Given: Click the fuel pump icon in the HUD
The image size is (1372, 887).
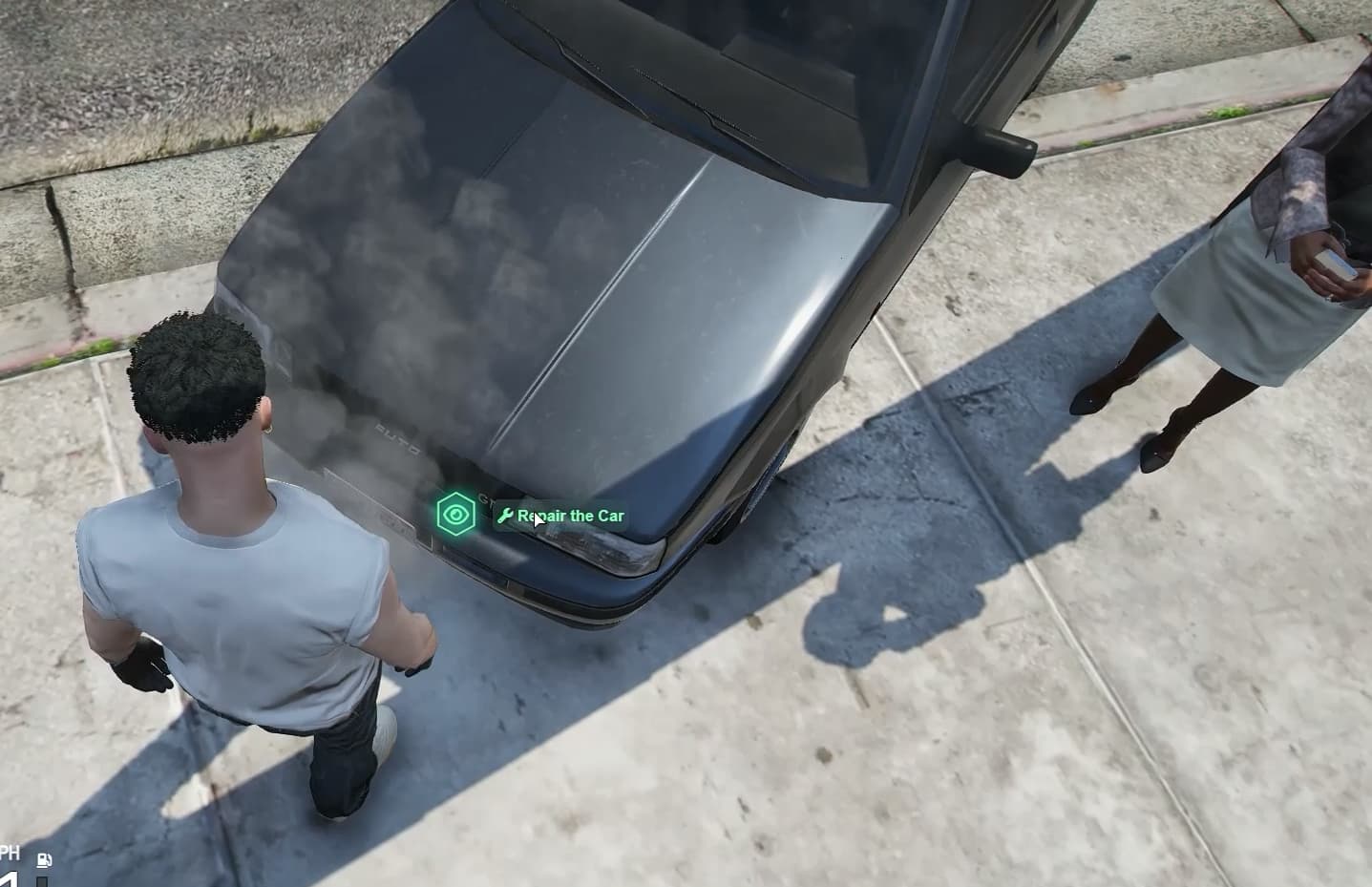Looking at the screenshot, I should click(44, 860).
